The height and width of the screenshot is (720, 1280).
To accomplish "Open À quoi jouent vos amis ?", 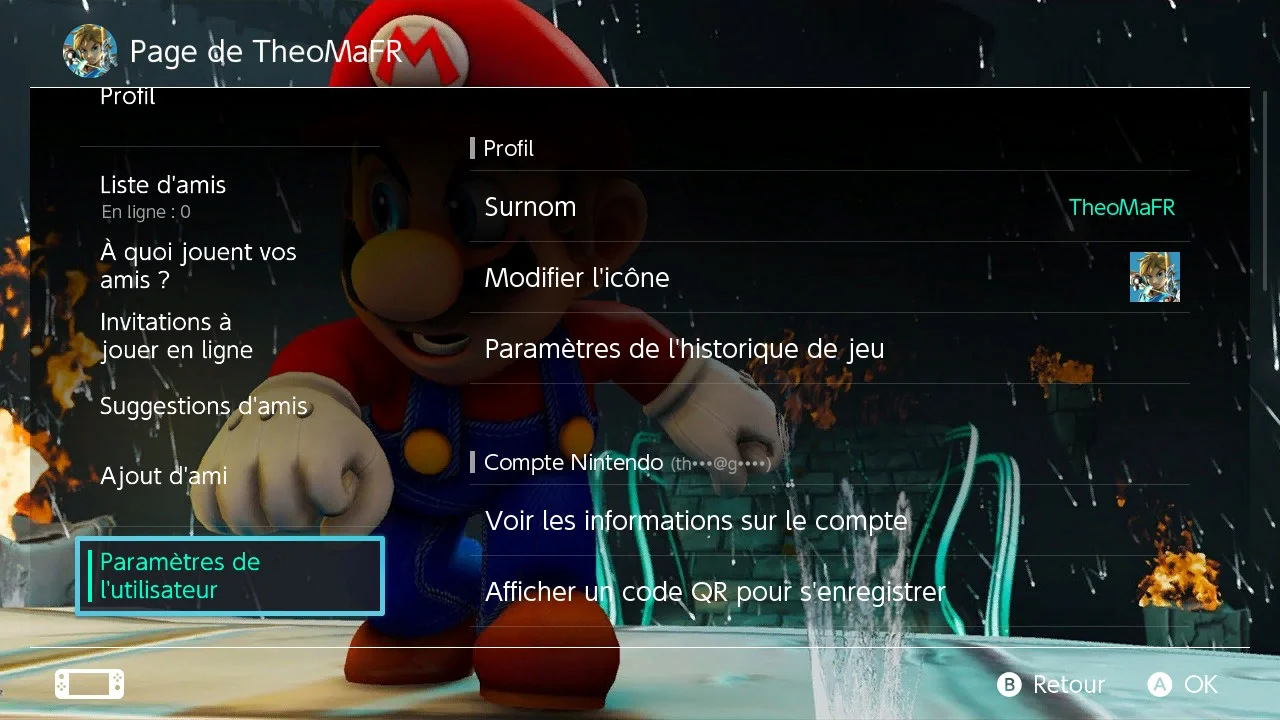I will [198, 266].
